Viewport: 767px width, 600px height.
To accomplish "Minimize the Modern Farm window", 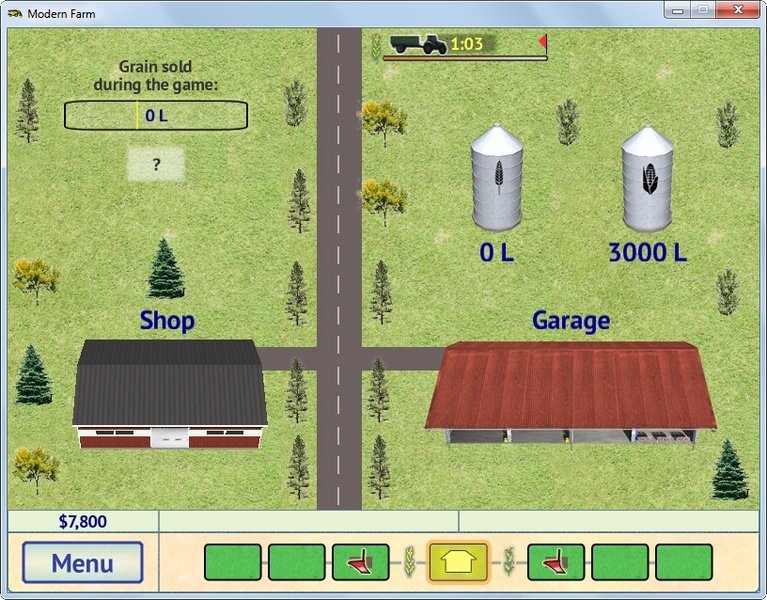I will (679, 11).
